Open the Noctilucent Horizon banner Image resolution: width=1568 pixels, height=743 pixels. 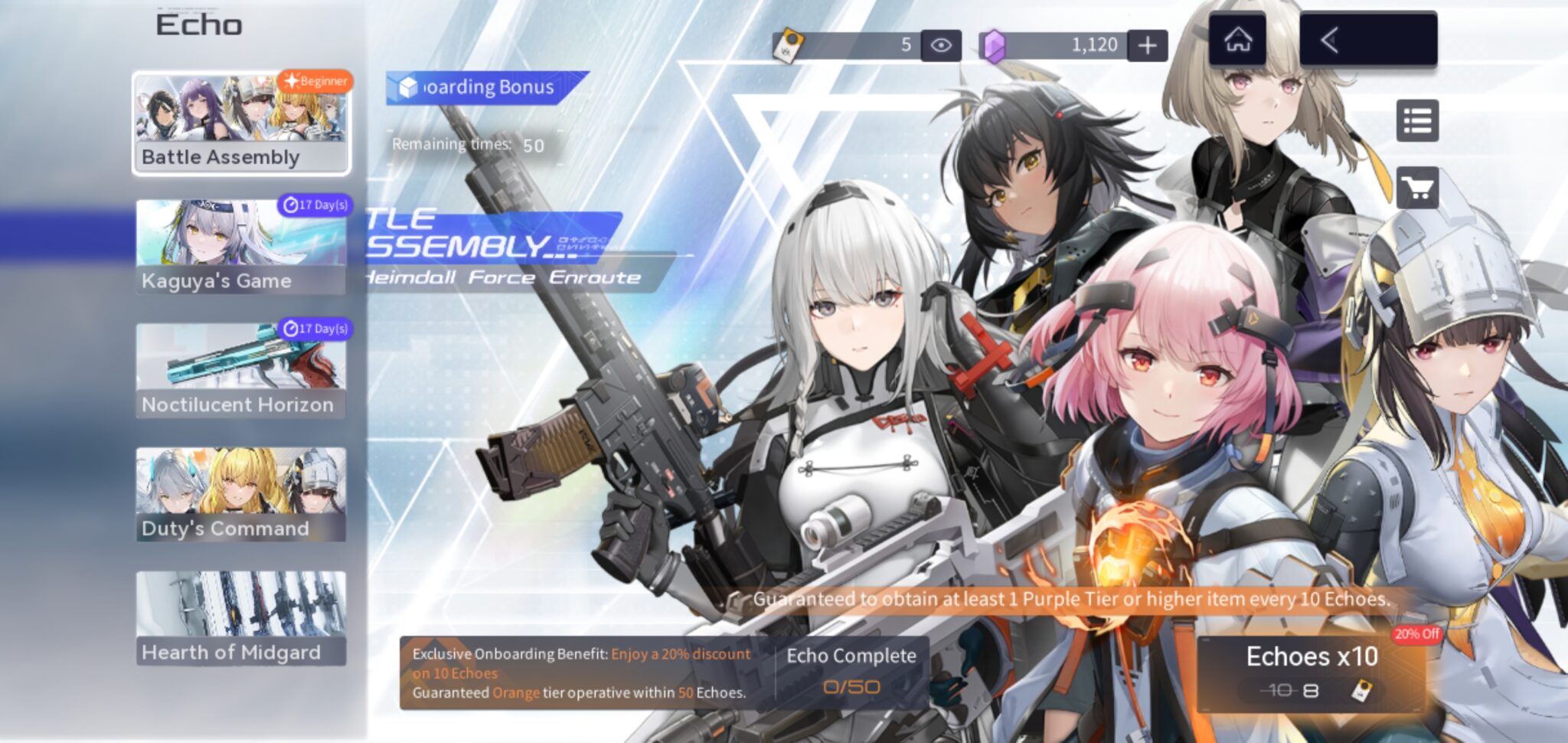pos(241,371)
